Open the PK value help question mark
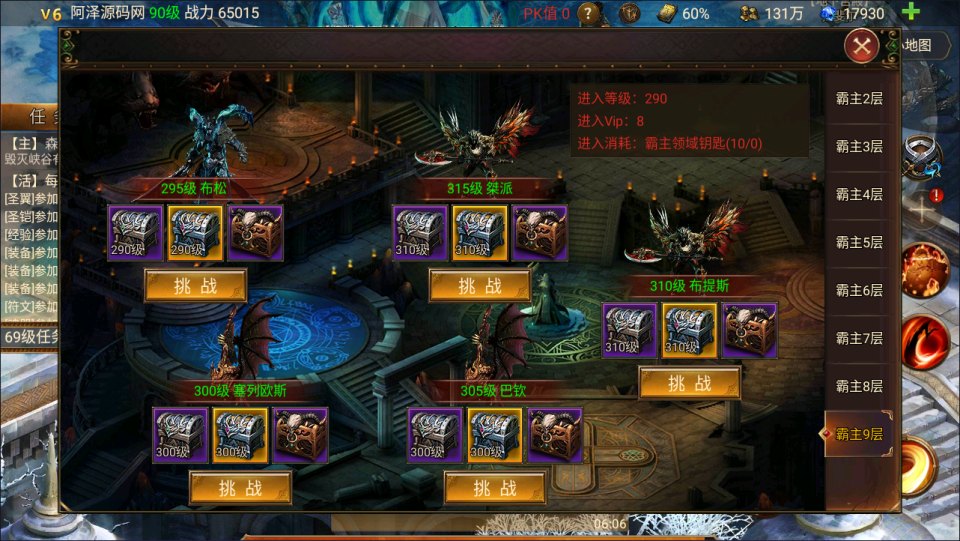The image size is (960, 541). point(590,14)
